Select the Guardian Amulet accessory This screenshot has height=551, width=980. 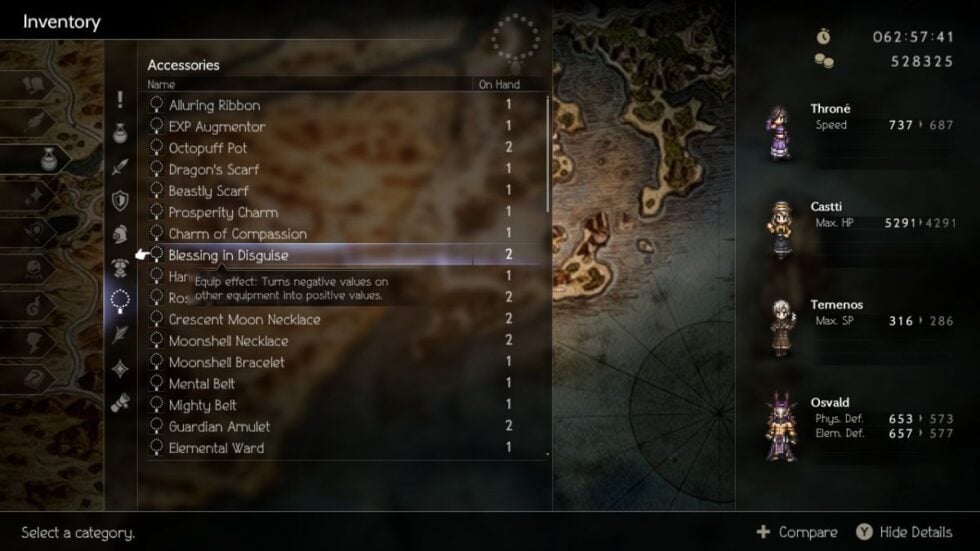219,426
